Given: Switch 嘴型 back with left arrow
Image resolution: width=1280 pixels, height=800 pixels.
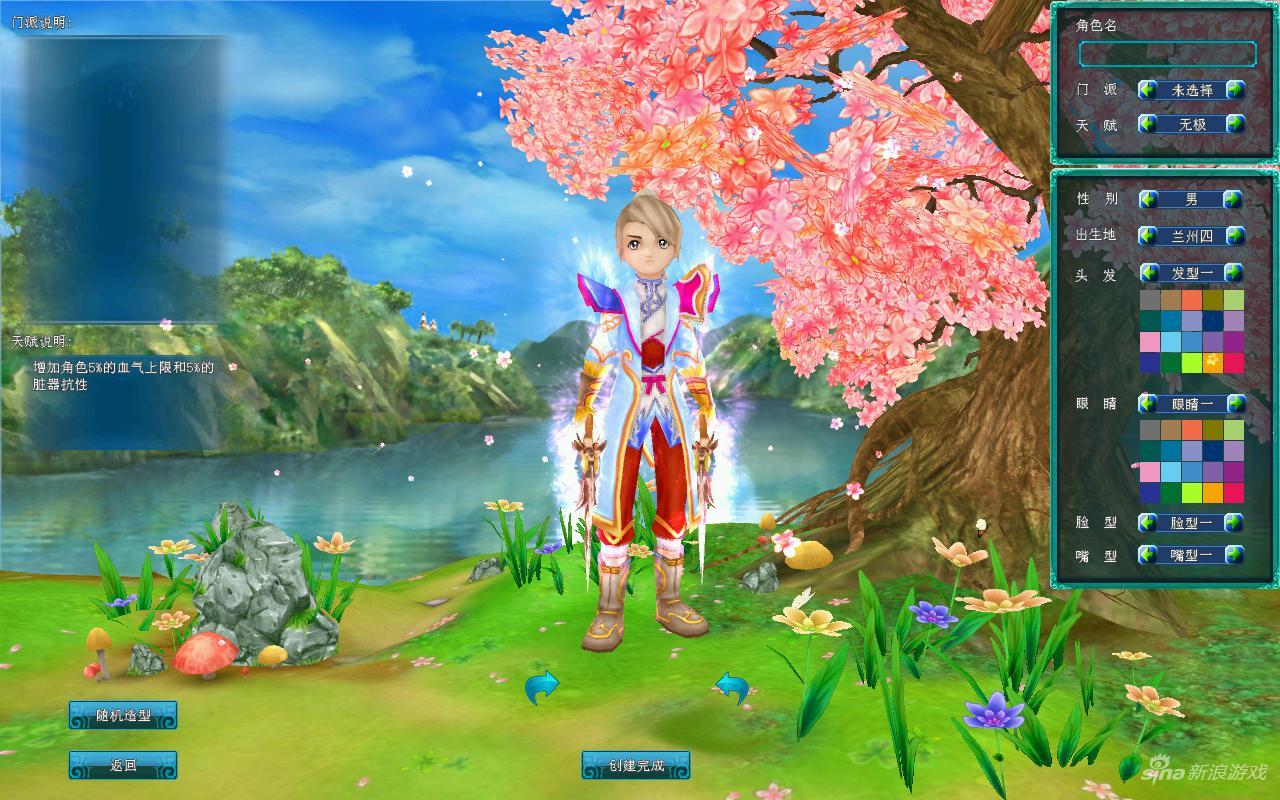Looking at the screenshot, I should (1148, 554).
